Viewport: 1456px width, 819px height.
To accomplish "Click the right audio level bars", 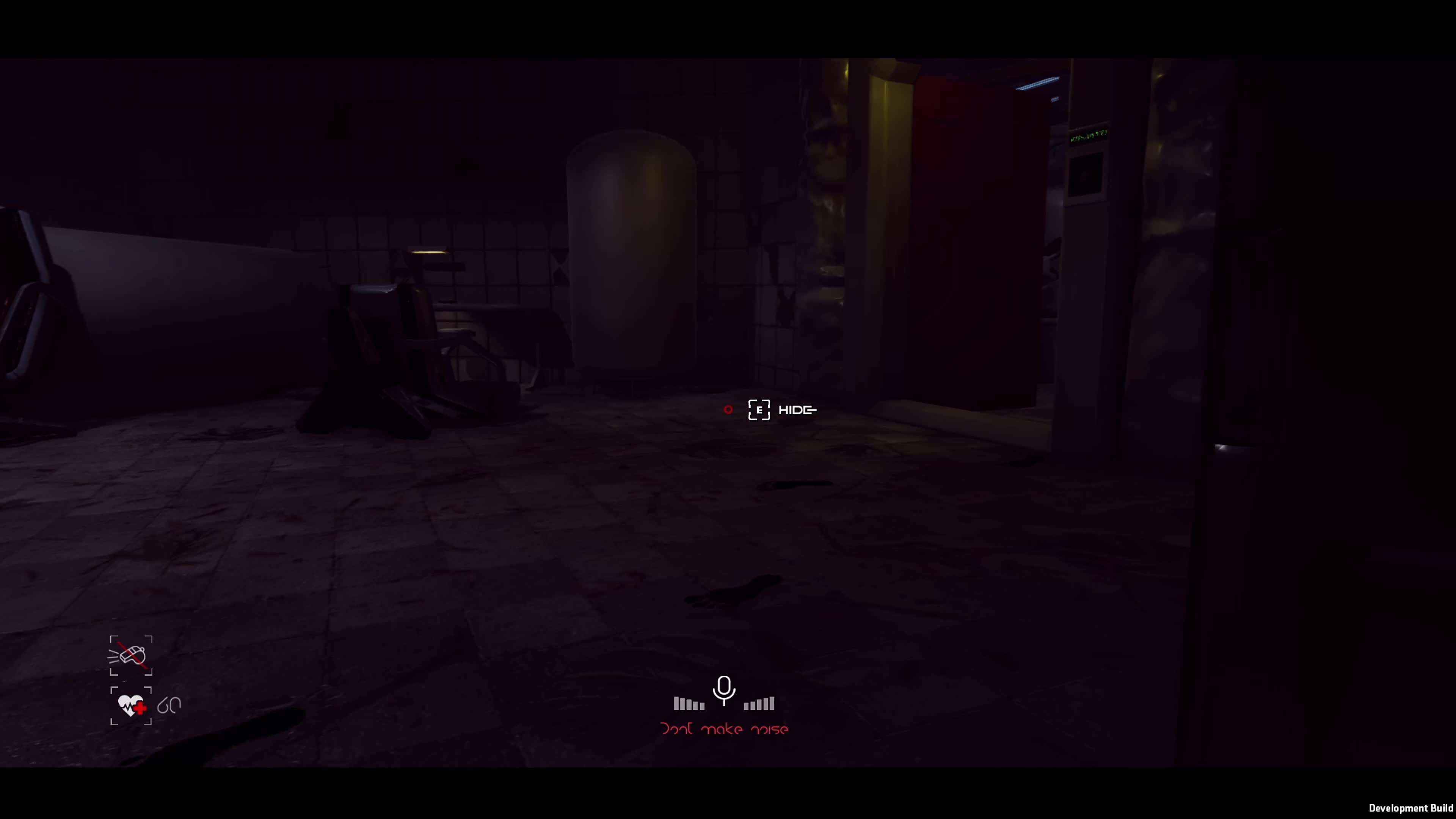I will (x=759, y=703).
